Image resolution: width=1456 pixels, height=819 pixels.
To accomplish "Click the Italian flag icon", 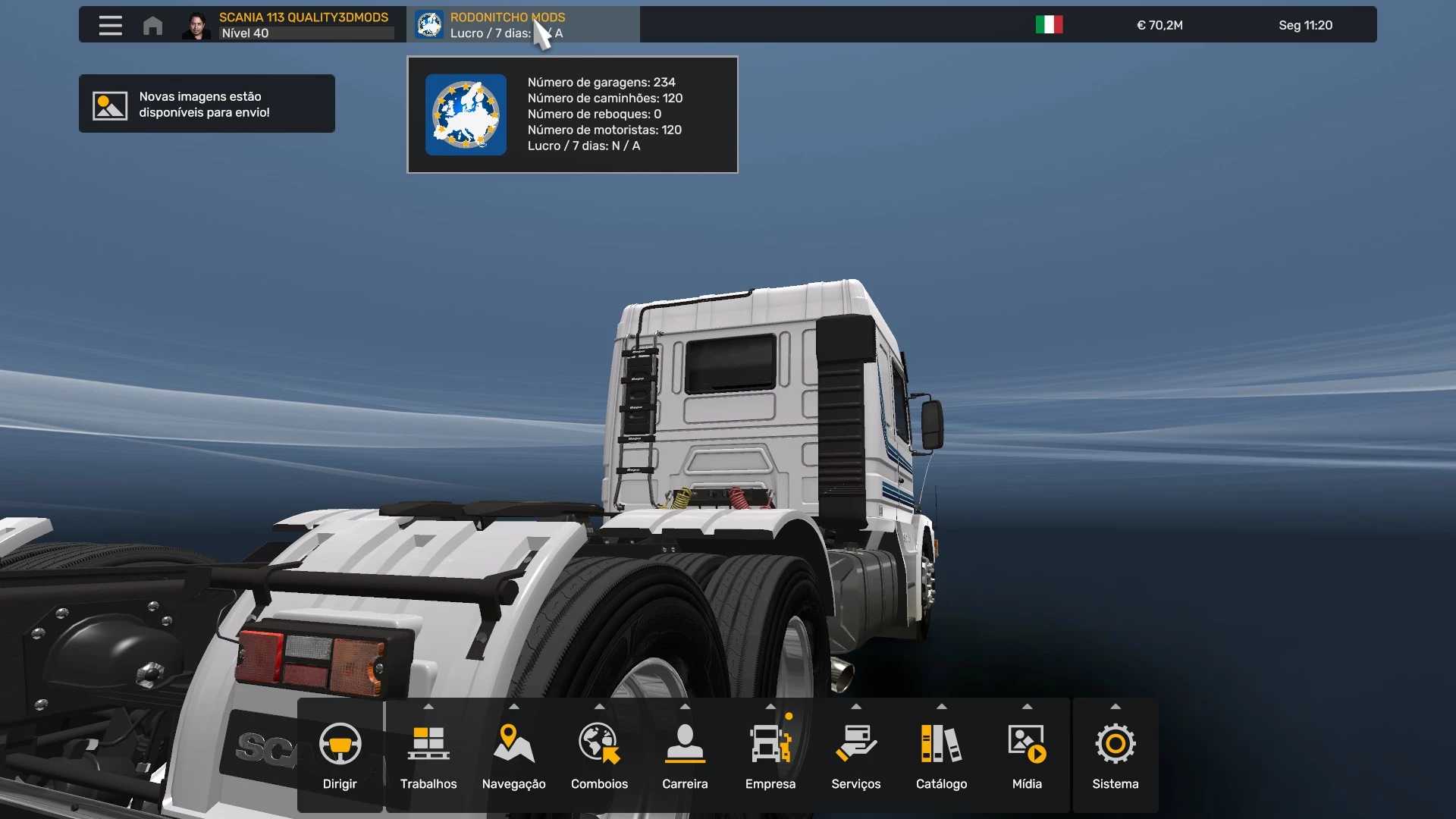I will coord(1049,25).
